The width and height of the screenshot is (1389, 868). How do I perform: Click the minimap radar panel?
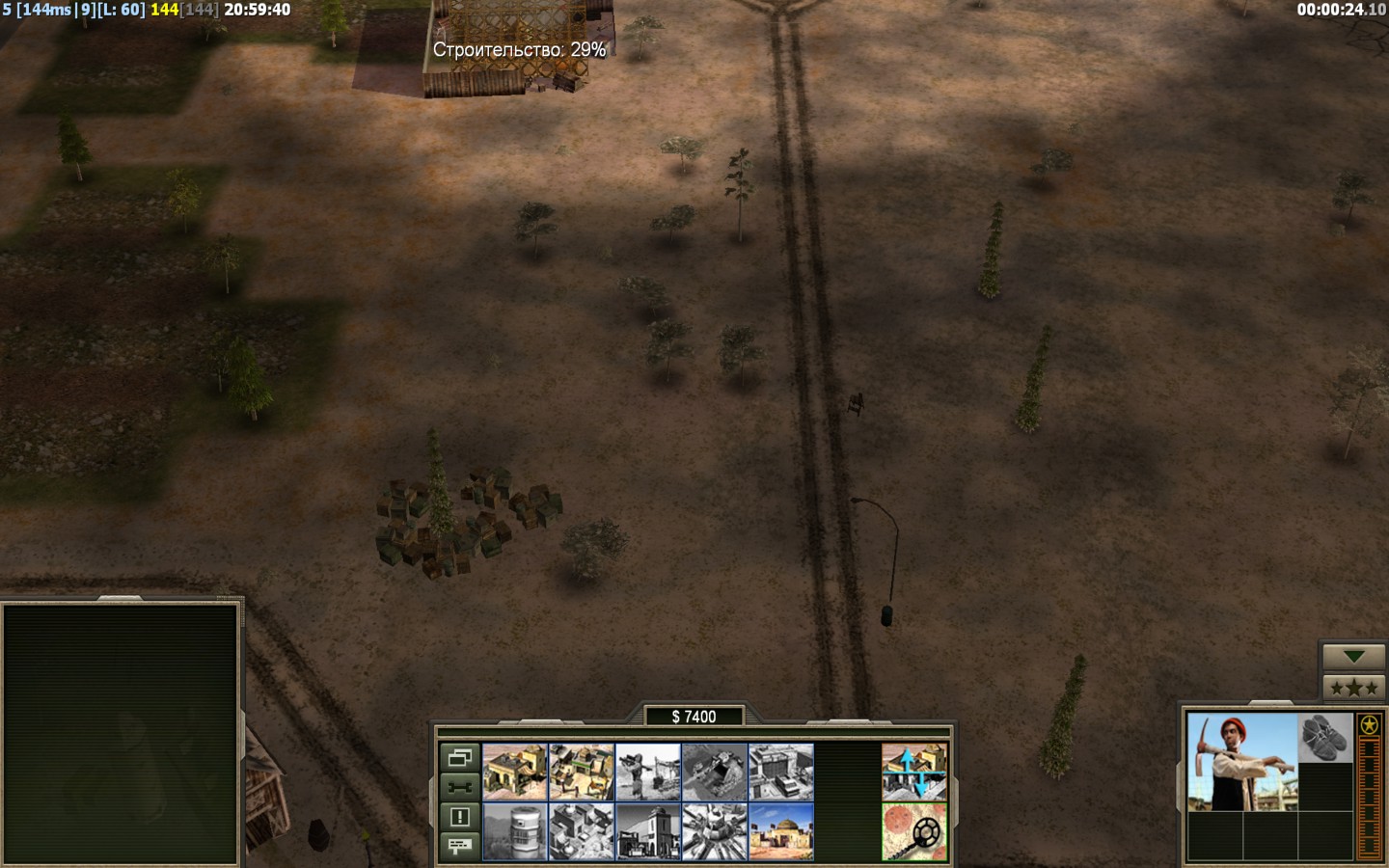point(121,733)
